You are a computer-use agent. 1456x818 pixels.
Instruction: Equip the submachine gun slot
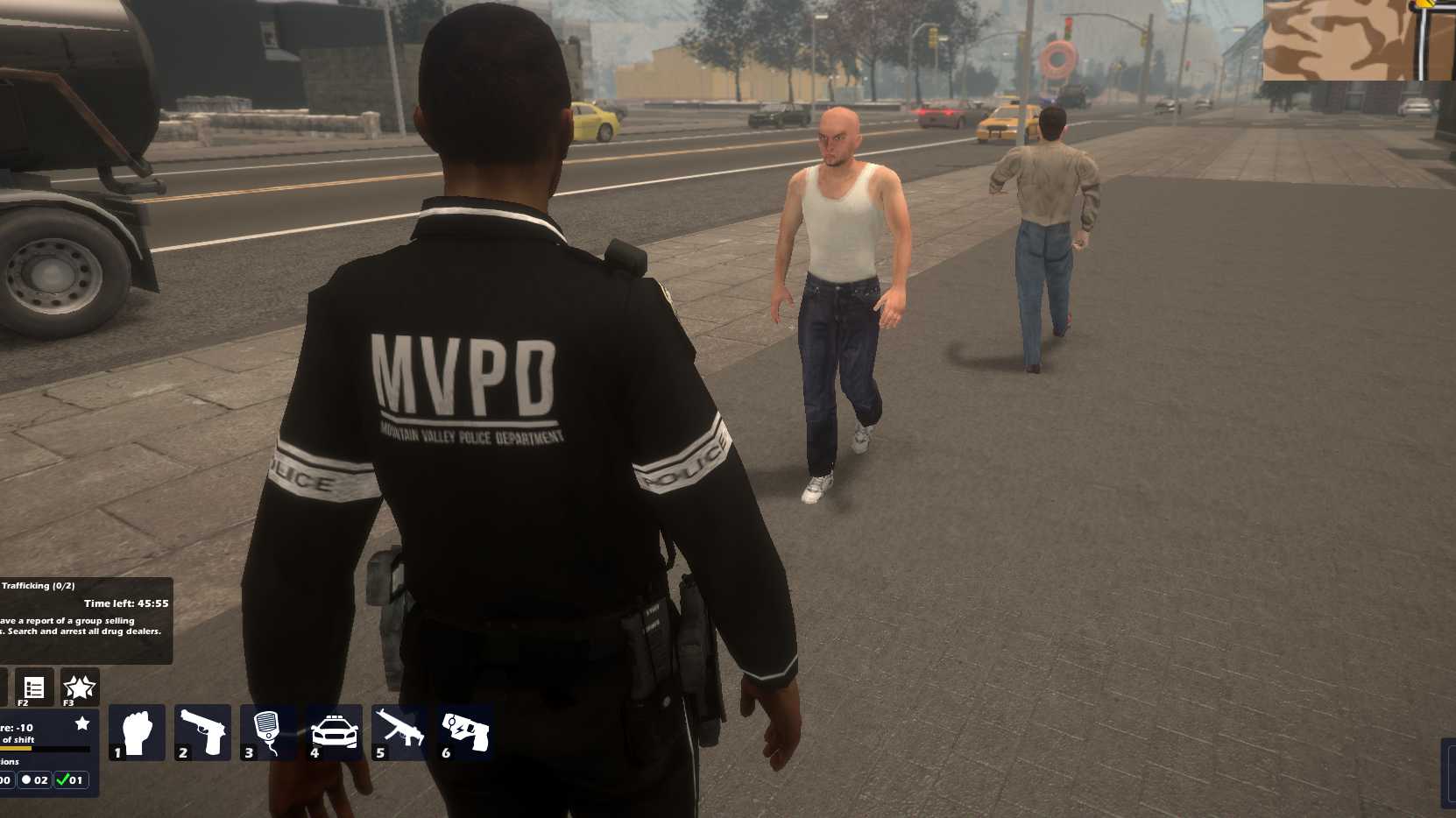point(399,732)
